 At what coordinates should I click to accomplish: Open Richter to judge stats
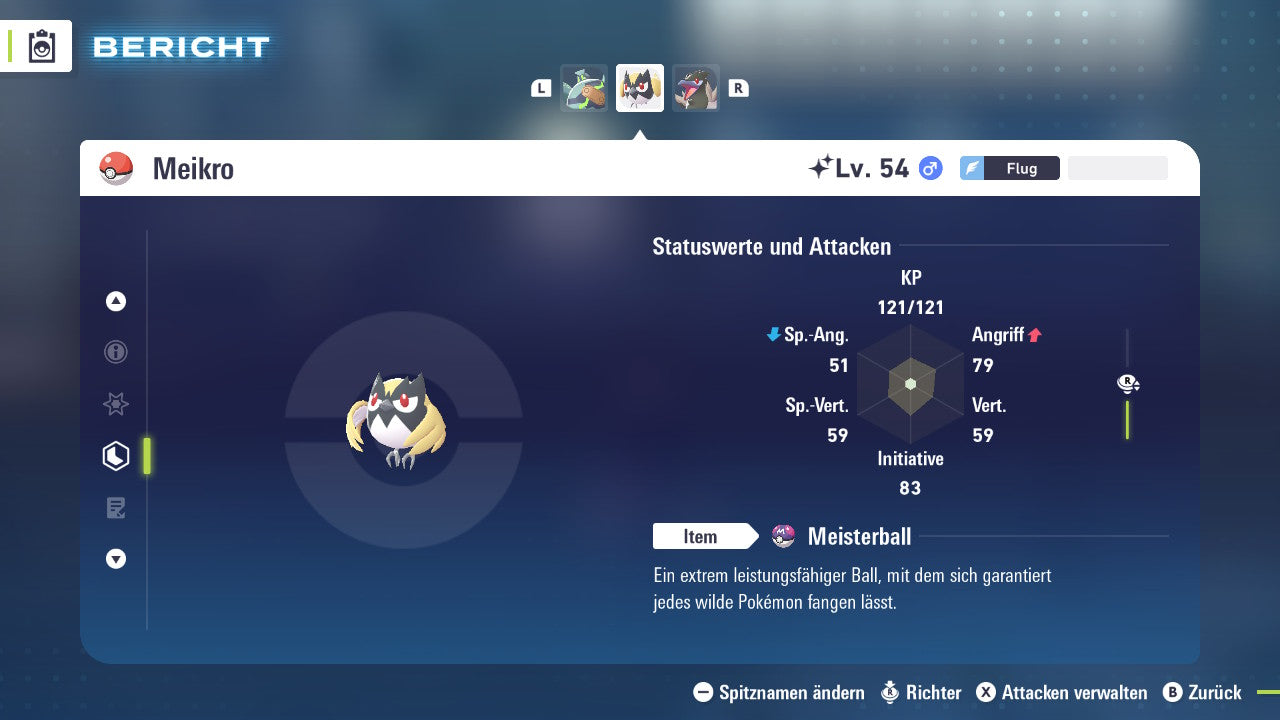921,692
